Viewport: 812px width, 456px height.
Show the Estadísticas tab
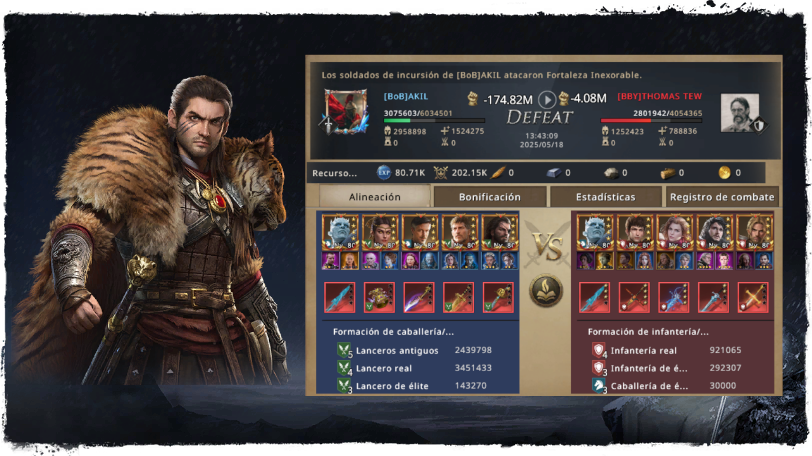pyautogui.click(x=606, y=198)
